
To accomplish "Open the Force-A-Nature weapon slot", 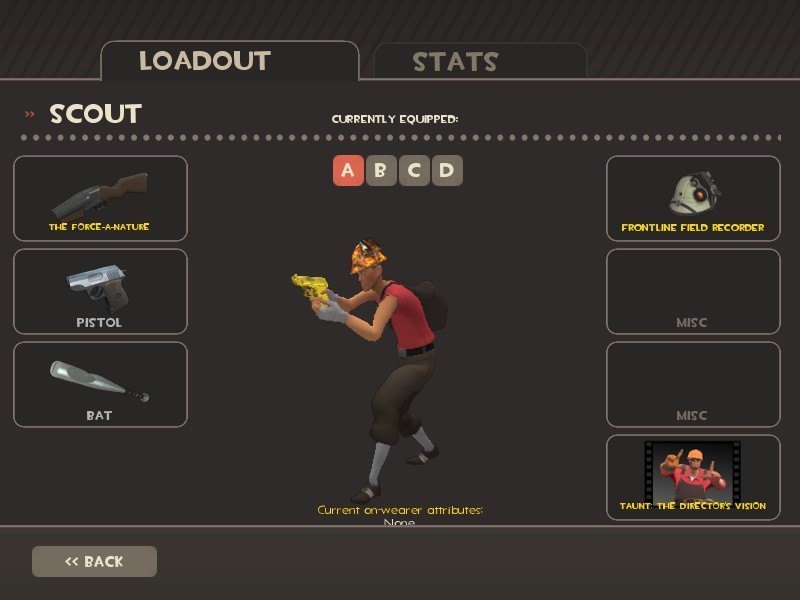I will coord(100,198).
